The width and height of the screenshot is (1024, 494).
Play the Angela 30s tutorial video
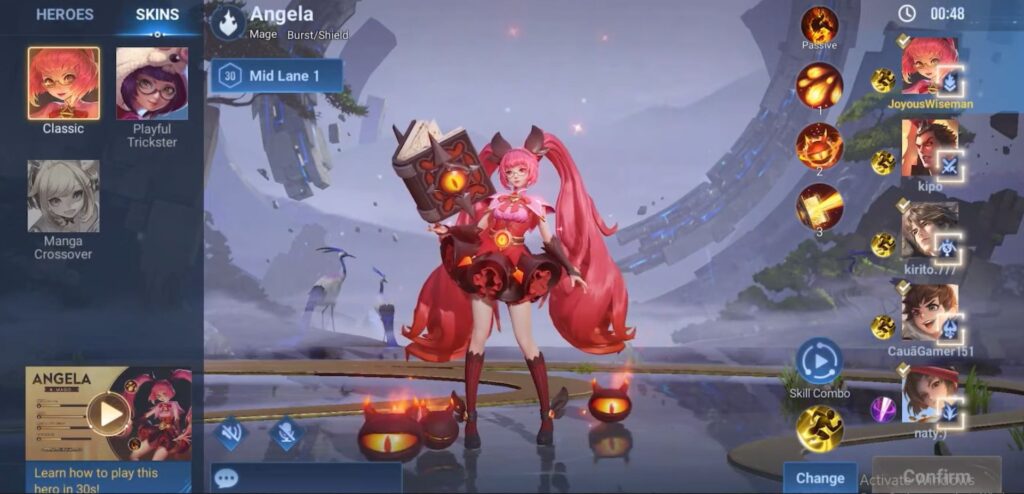(x=108, y=413)
